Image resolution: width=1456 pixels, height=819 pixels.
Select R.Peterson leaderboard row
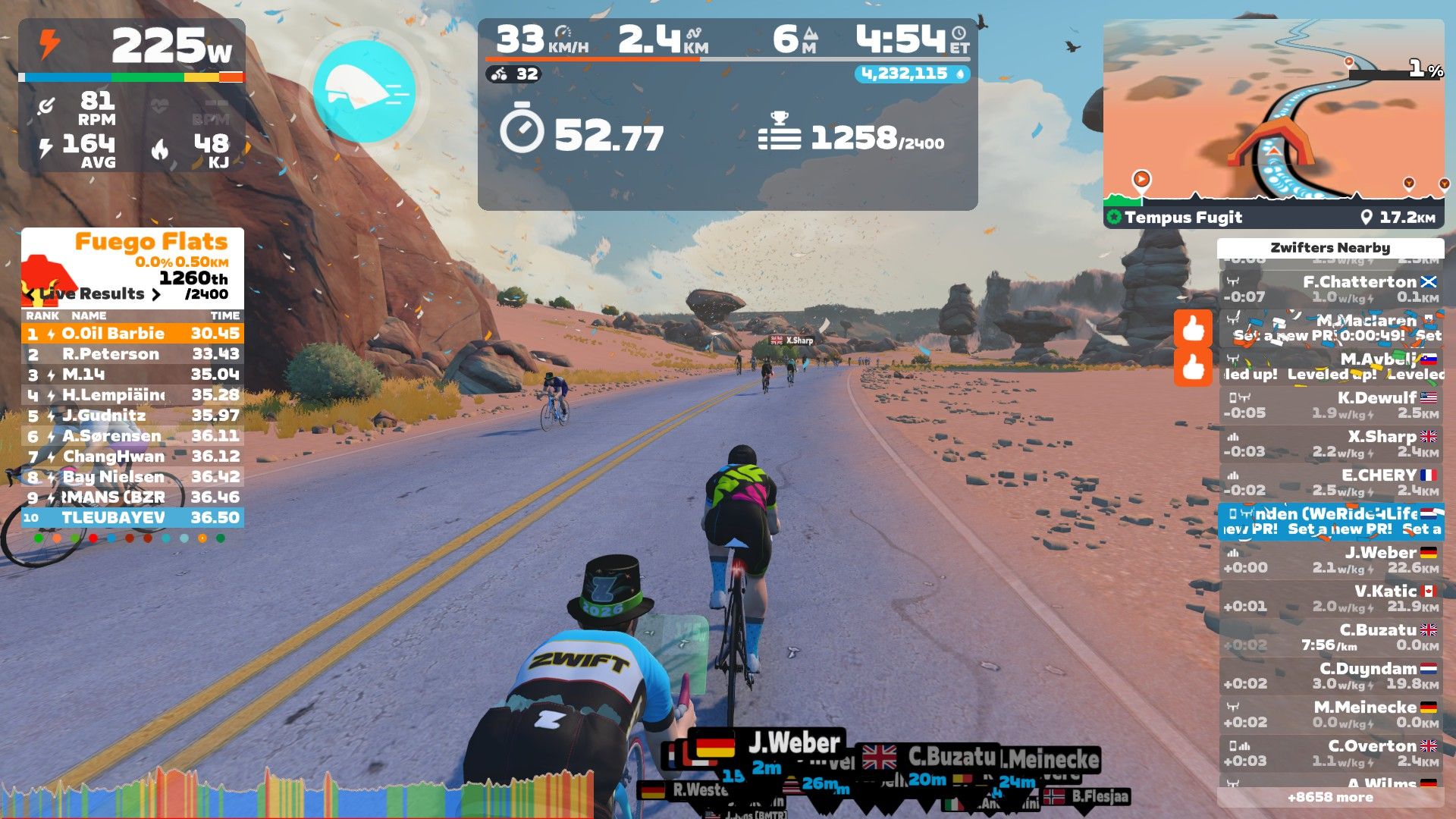[133, 354]
